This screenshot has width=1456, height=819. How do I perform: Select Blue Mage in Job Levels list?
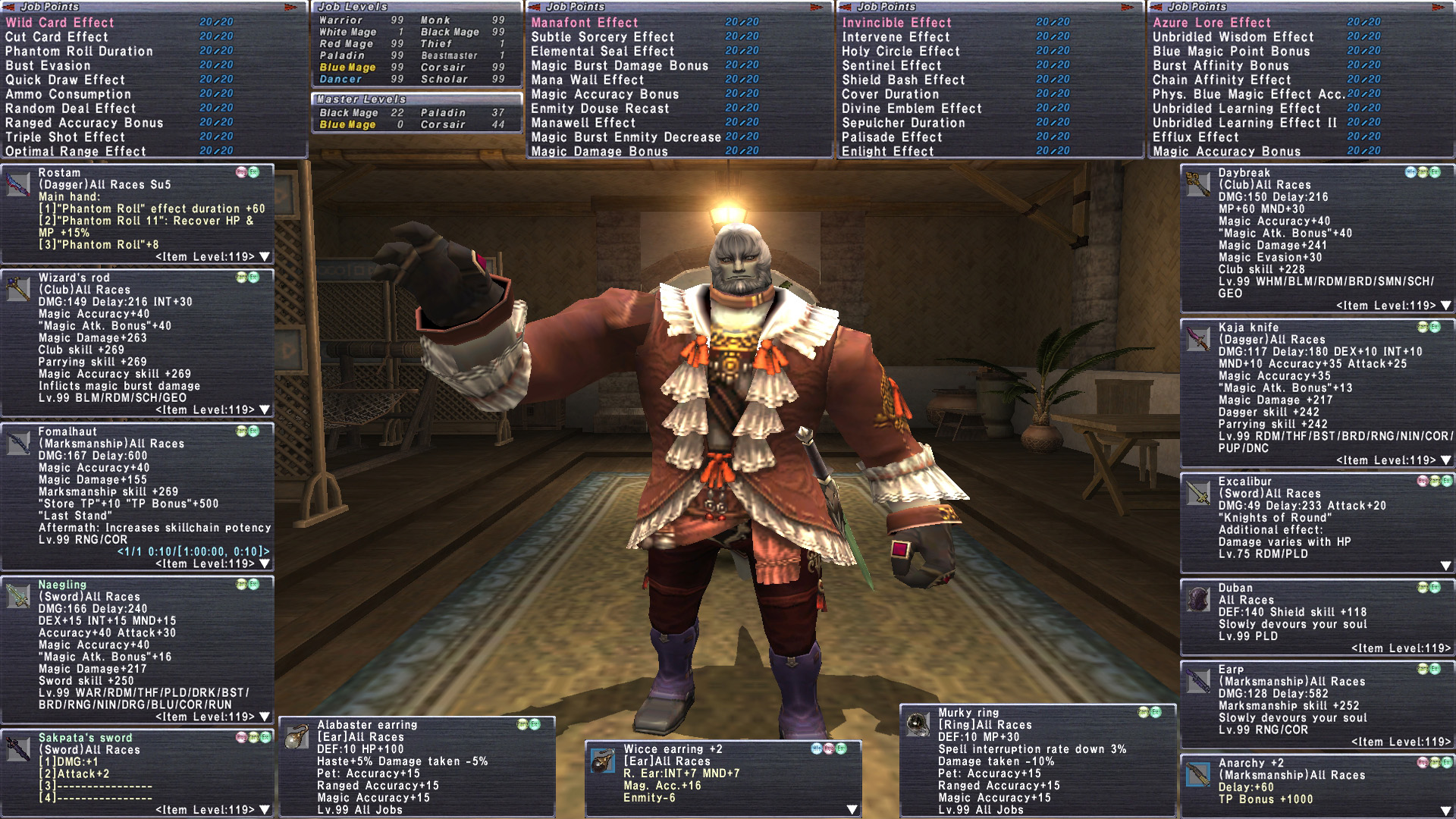point(347,67)
